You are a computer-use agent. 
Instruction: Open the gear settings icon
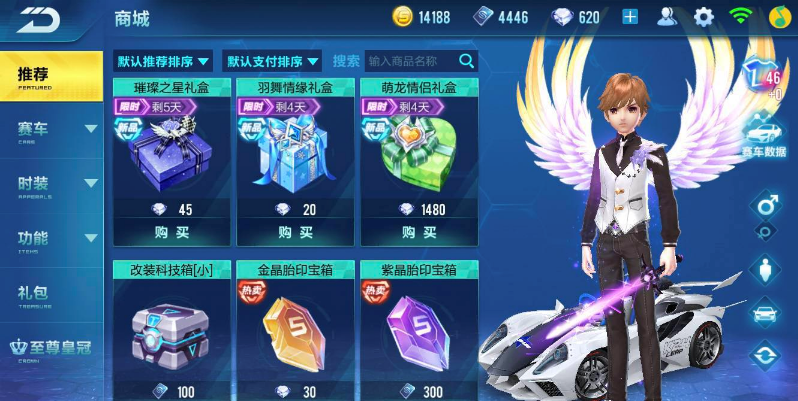[x=704, y=17]
